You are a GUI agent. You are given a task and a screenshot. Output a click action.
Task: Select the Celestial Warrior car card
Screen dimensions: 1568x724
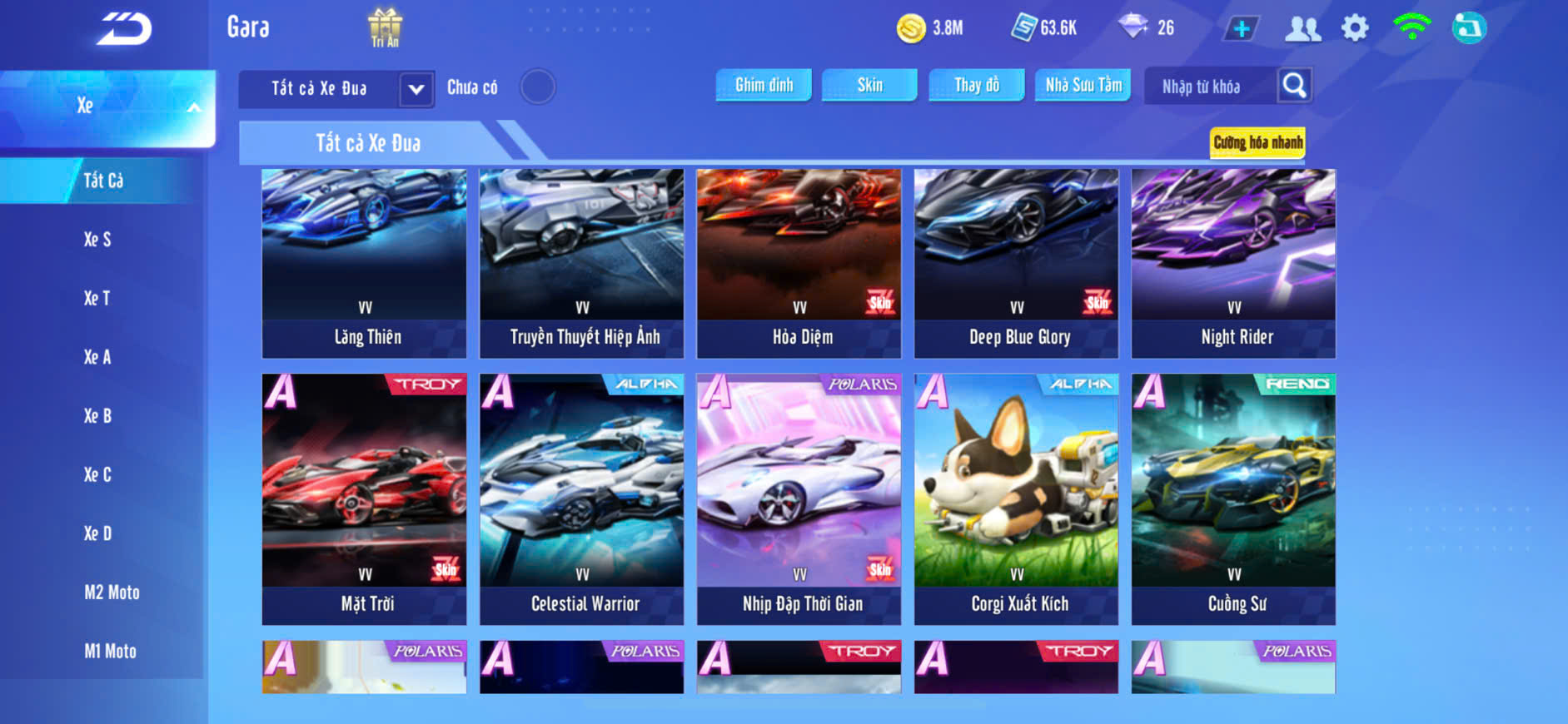pyautogui.click(x=581, y=498)
